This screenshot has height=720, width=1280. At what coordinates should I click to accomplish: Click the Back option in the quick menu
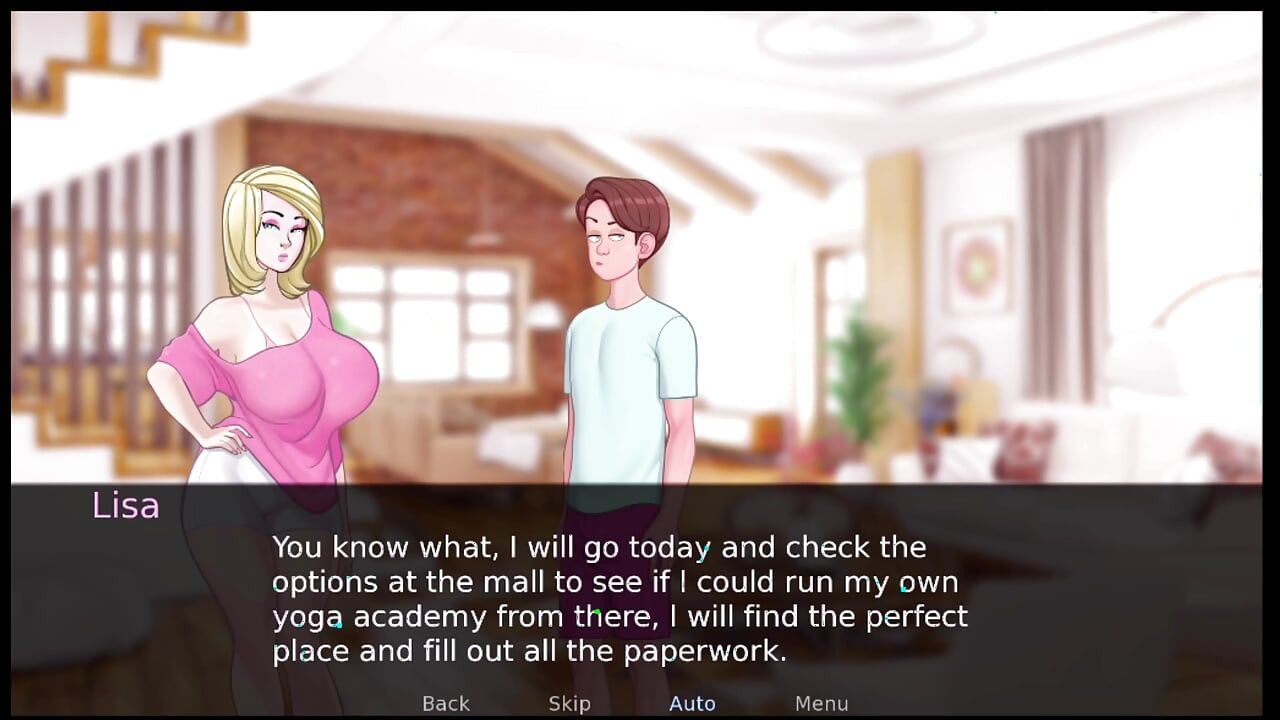pyautogui.click(x=445, y=703)
